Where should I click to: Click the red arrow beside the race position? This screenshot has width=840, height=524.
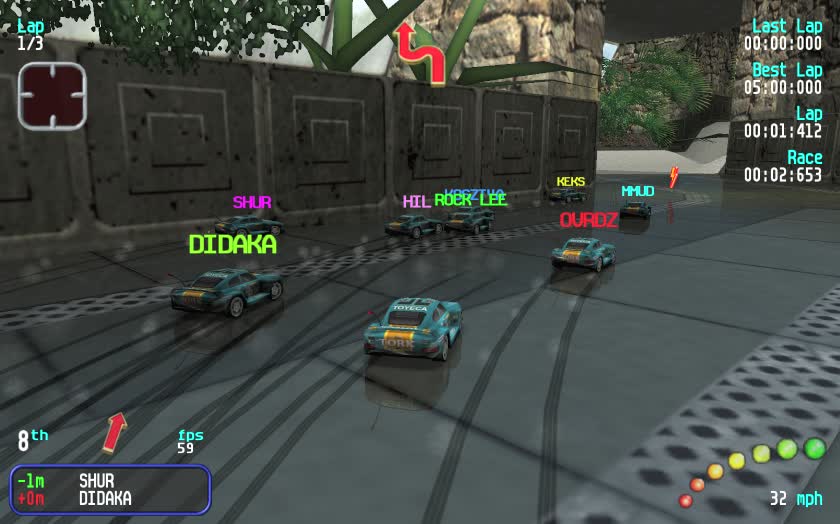pos(115,431)
